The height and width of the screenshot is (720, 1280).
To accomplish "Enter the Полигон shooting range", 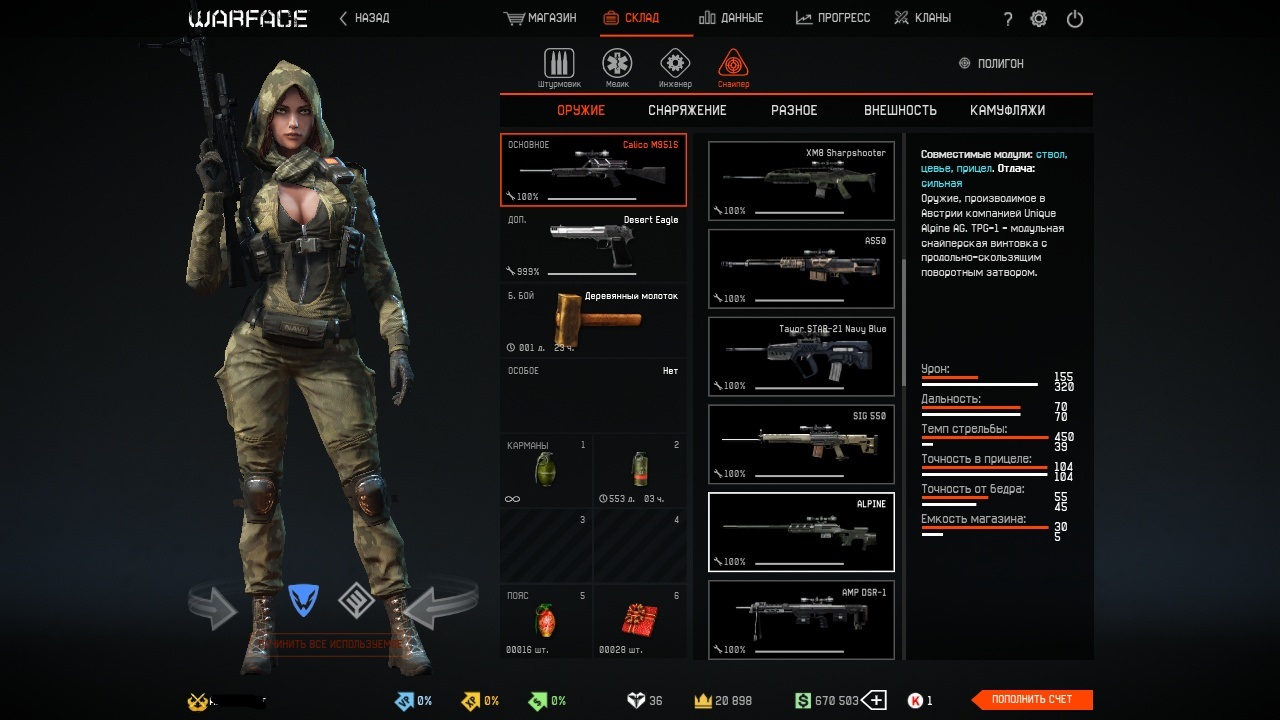I will pyautogui.click(x=991, y=63).
